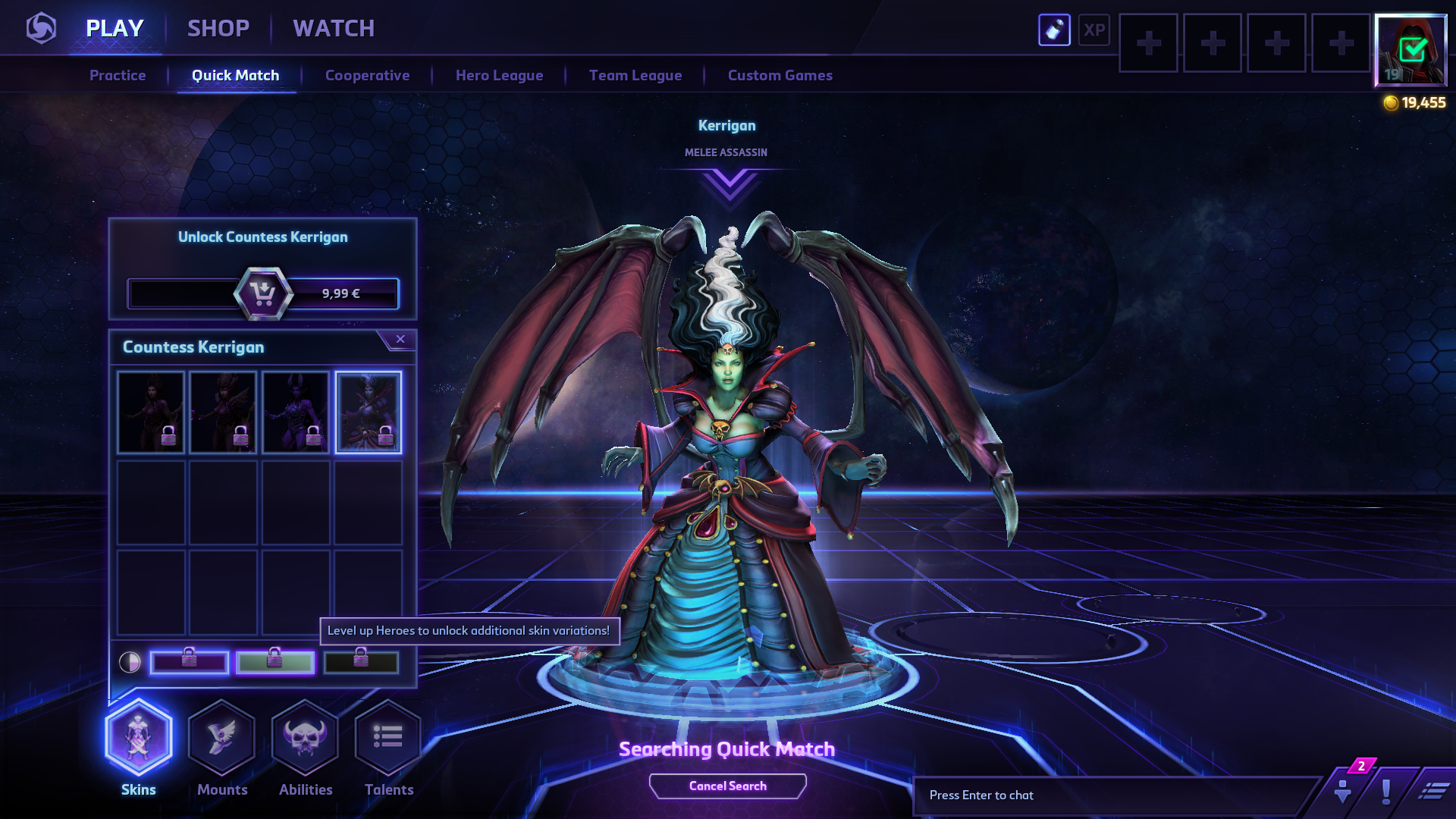Close the Countess Kerrigan skin panel
Image resolution: width=1456 pixels, height=819 pixels.
[400, 339]
